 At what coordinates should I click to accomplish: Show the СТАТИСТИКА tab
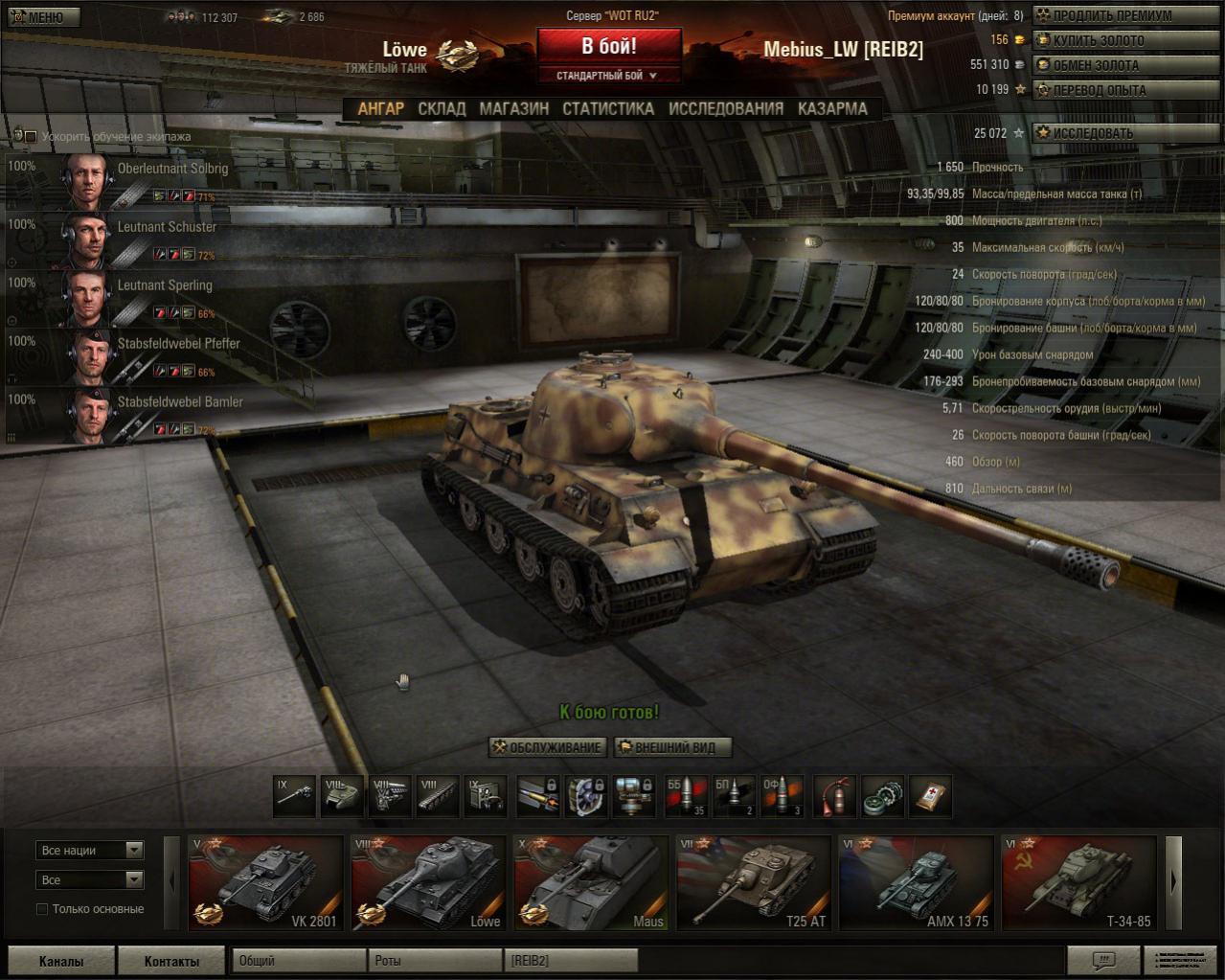608,109
